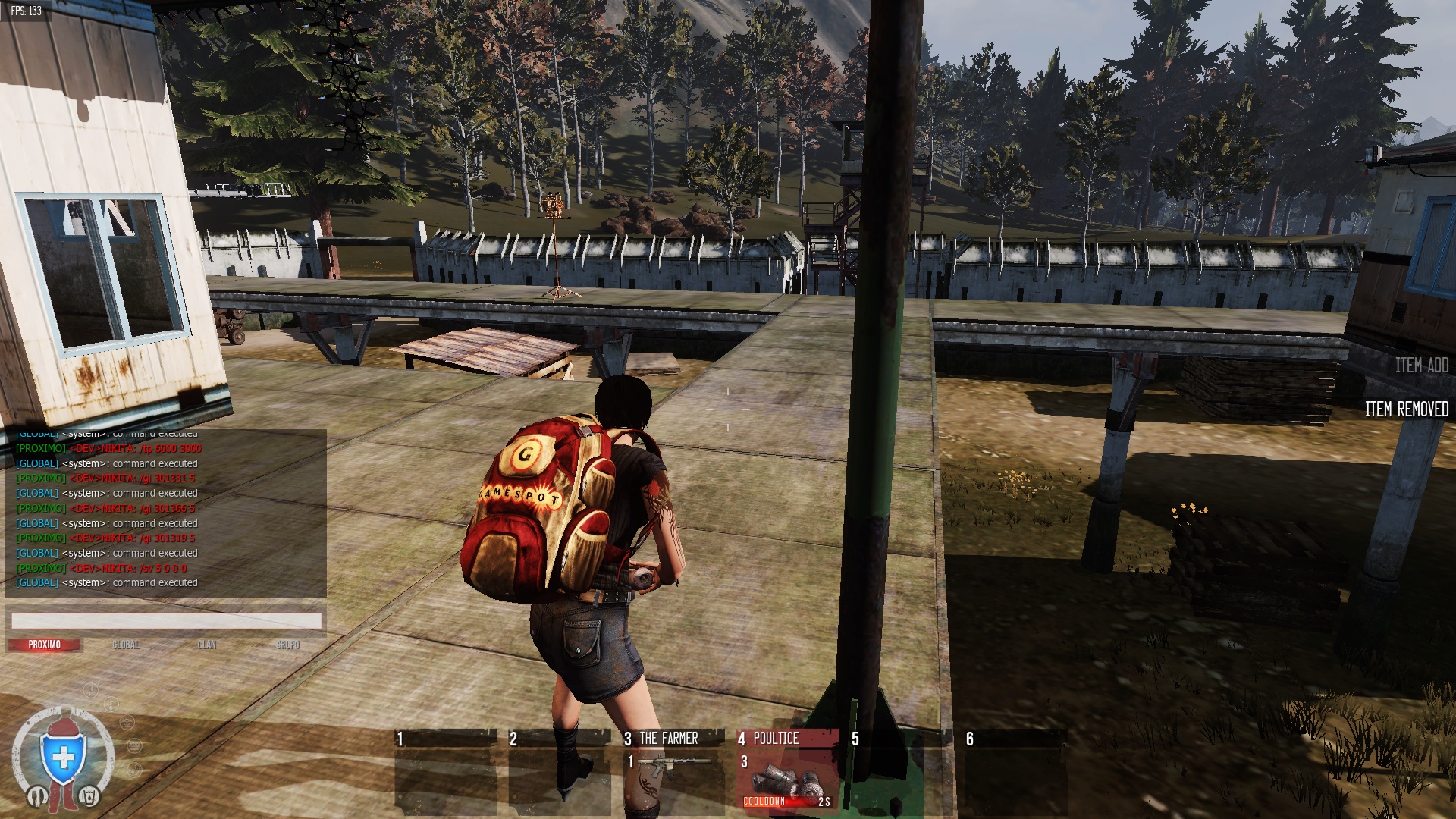Open the GLOBAL chat channel tab
The image size is (1456, 819).
pos(126,645)
